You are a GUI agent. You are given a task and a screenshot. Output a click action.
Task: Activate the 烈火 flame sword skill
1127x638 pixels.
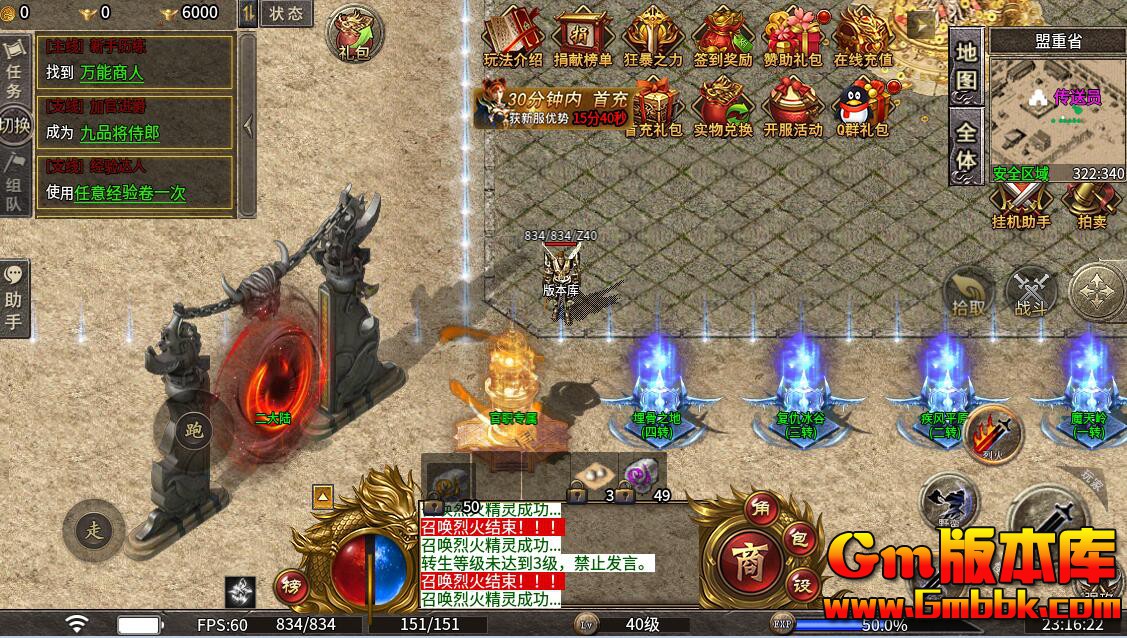point(994,435)
